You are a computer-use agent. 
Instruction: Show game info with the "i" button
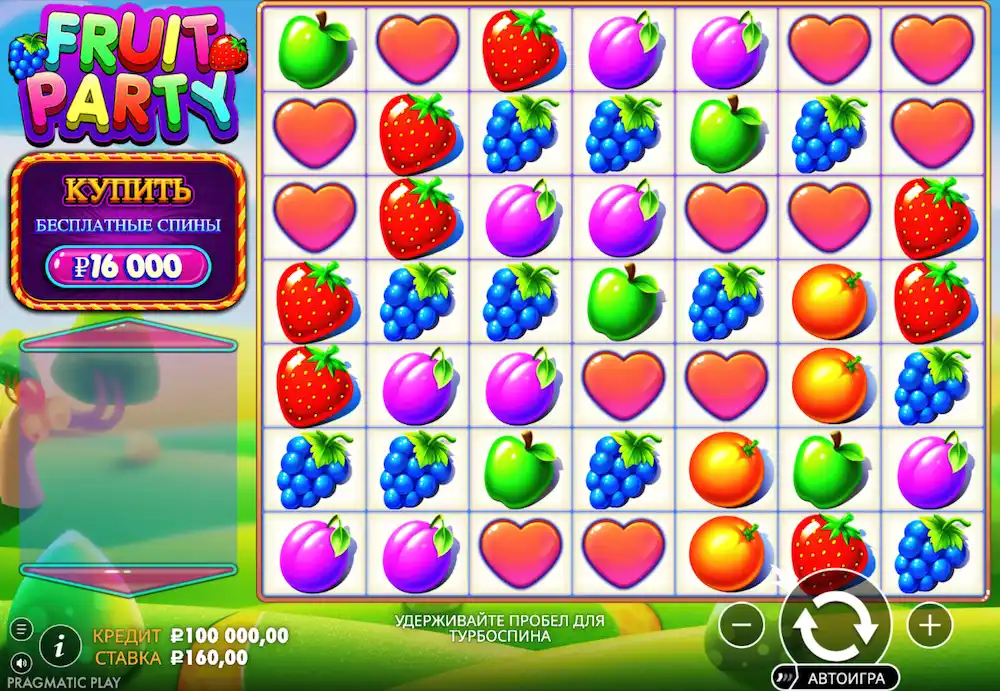point(60,645)
